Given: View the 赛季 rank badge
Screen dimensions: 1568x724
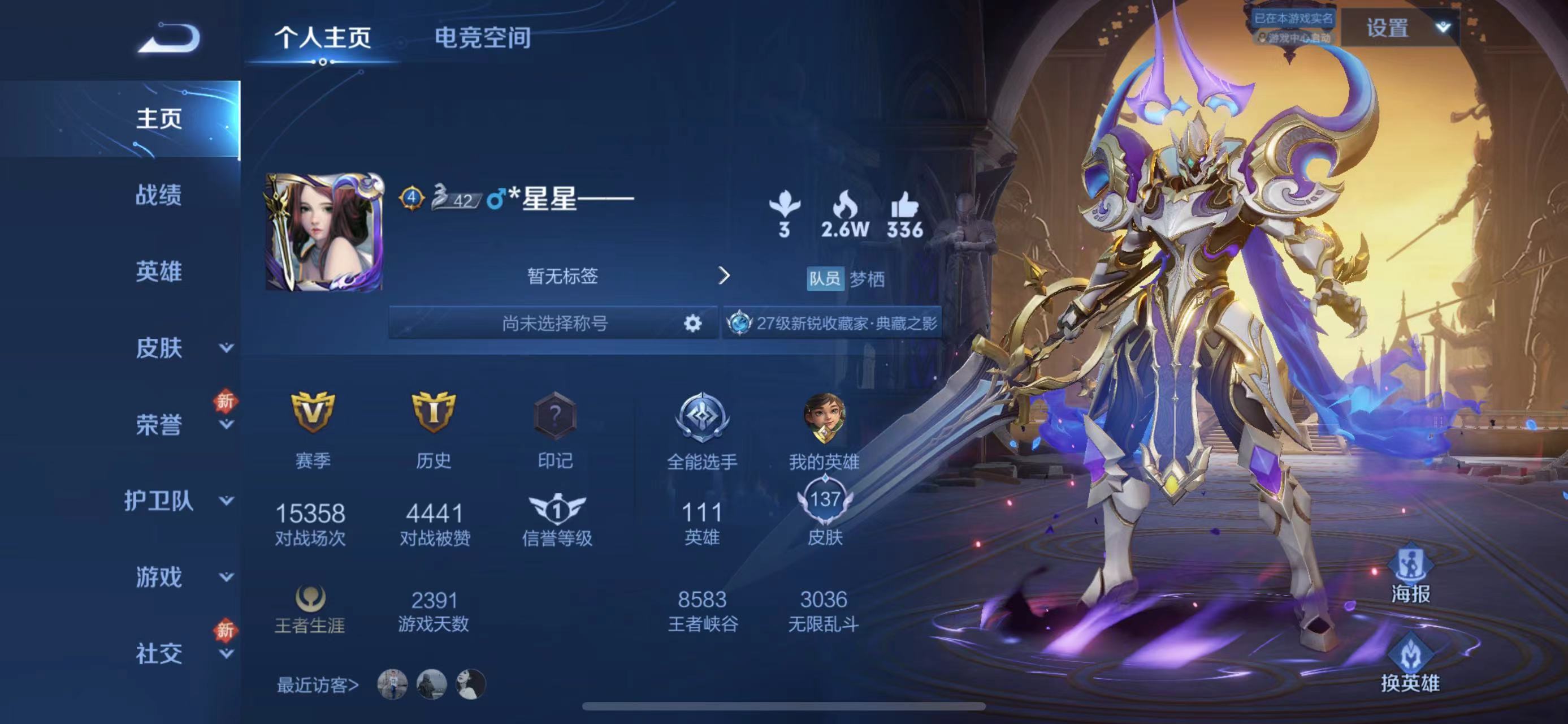Looking at the screenshot, I should [x=312, y=413].
